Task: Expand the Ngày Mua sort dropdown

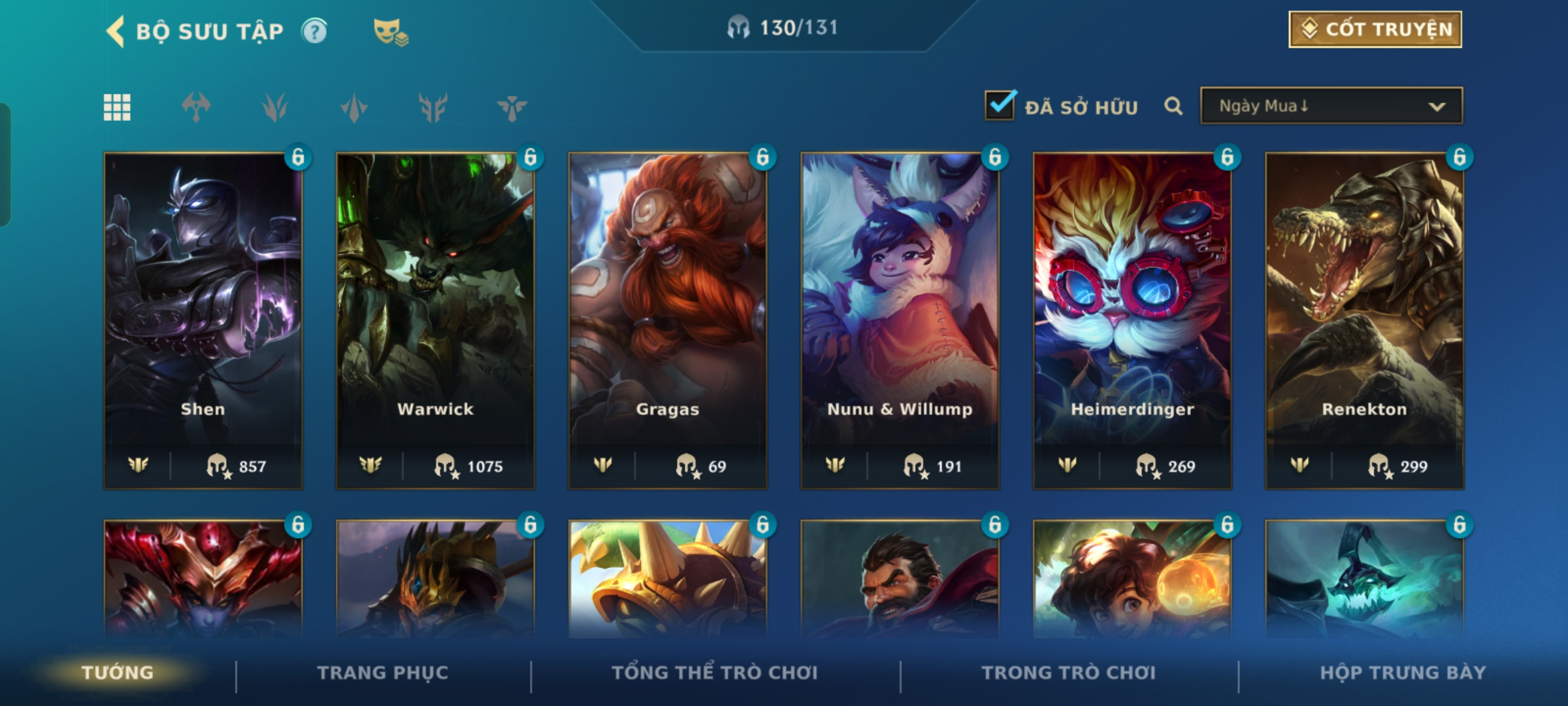Action: tap(1331, 106)
